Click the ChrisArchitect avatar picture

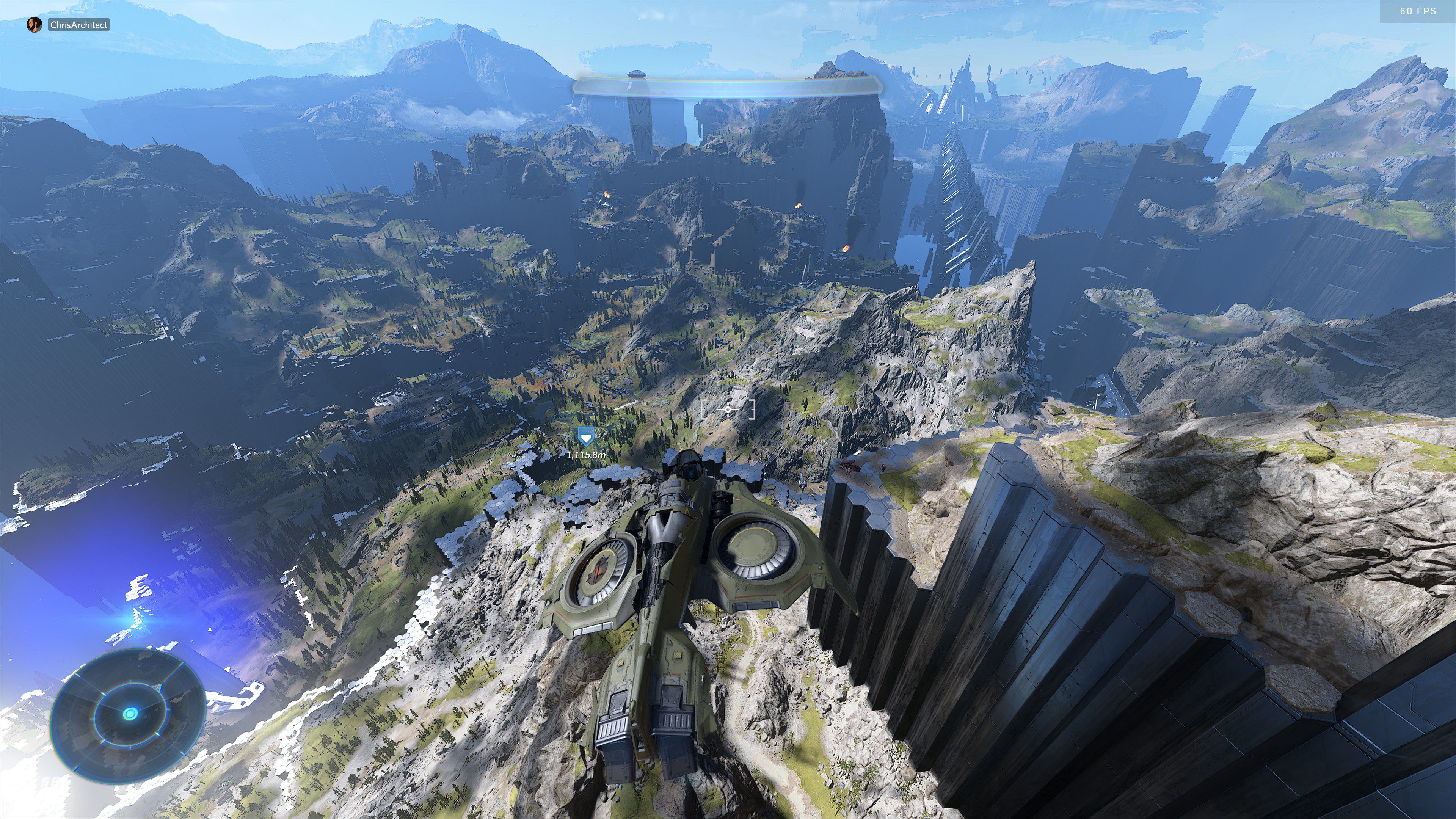[35, 25]
